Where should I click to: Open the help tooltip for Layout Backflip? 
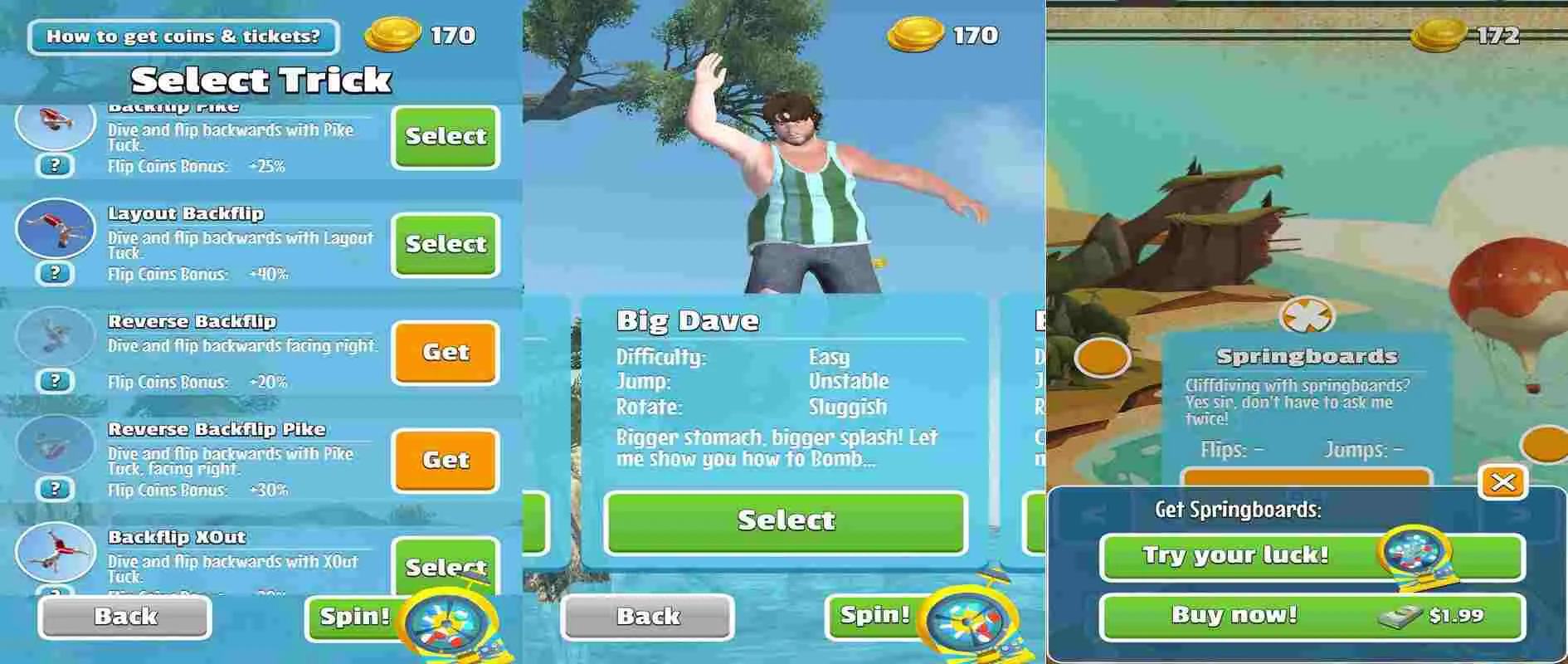coord(54,274)
